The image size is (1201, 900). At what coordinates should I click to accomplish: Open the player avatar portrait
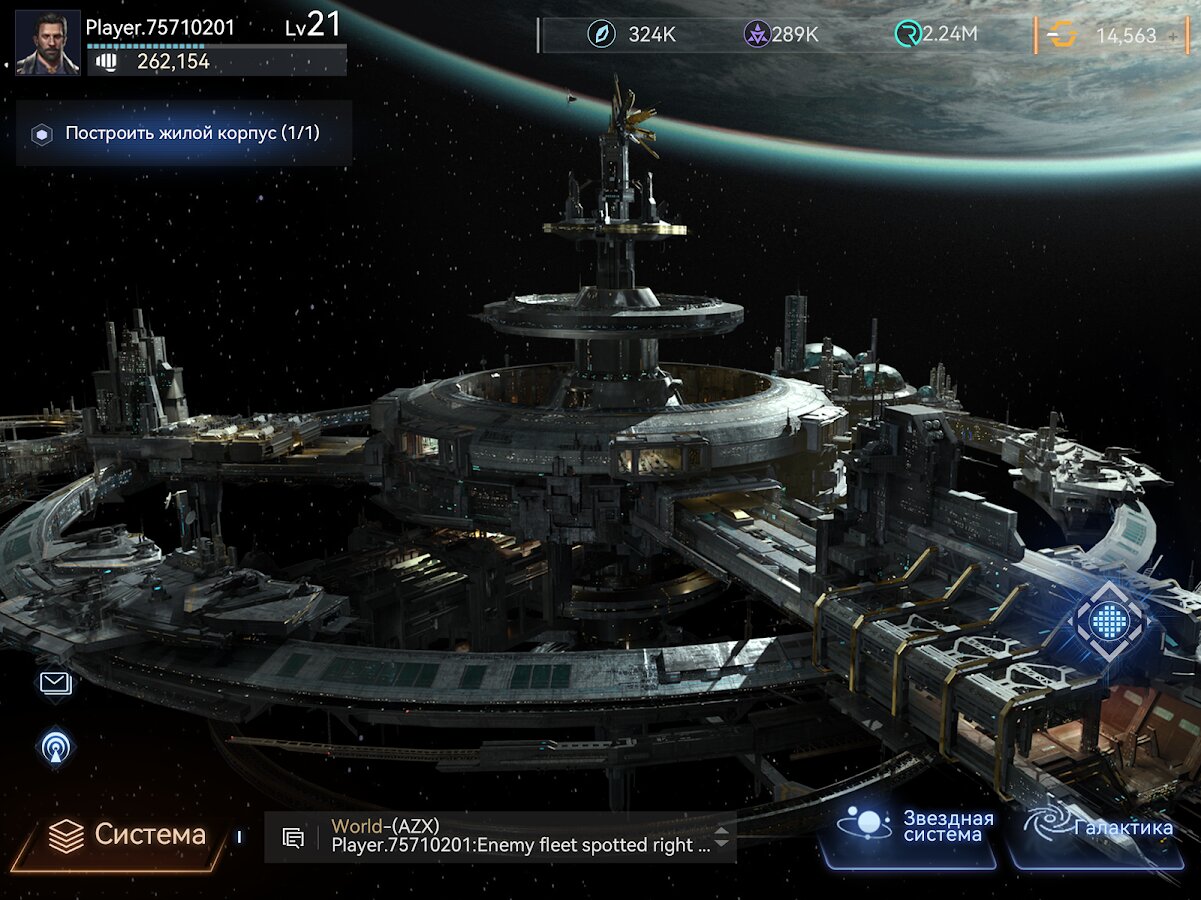(x=48, y=43)
